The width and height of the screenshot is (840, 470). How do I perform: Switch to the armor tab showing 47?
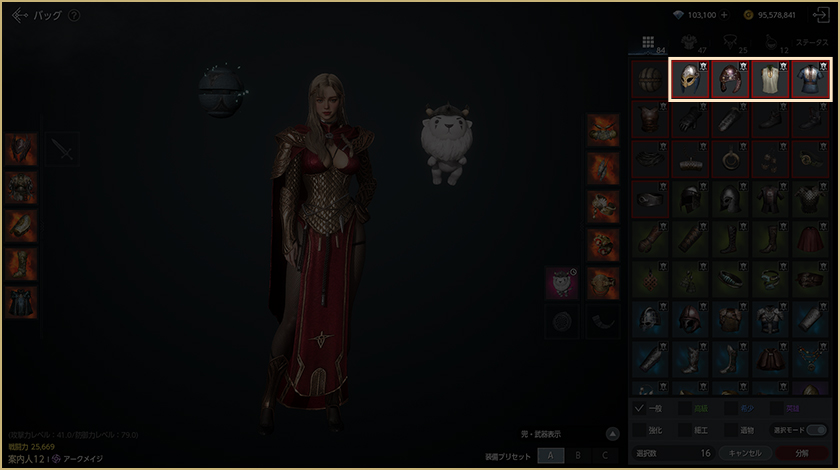click(690, 44)
